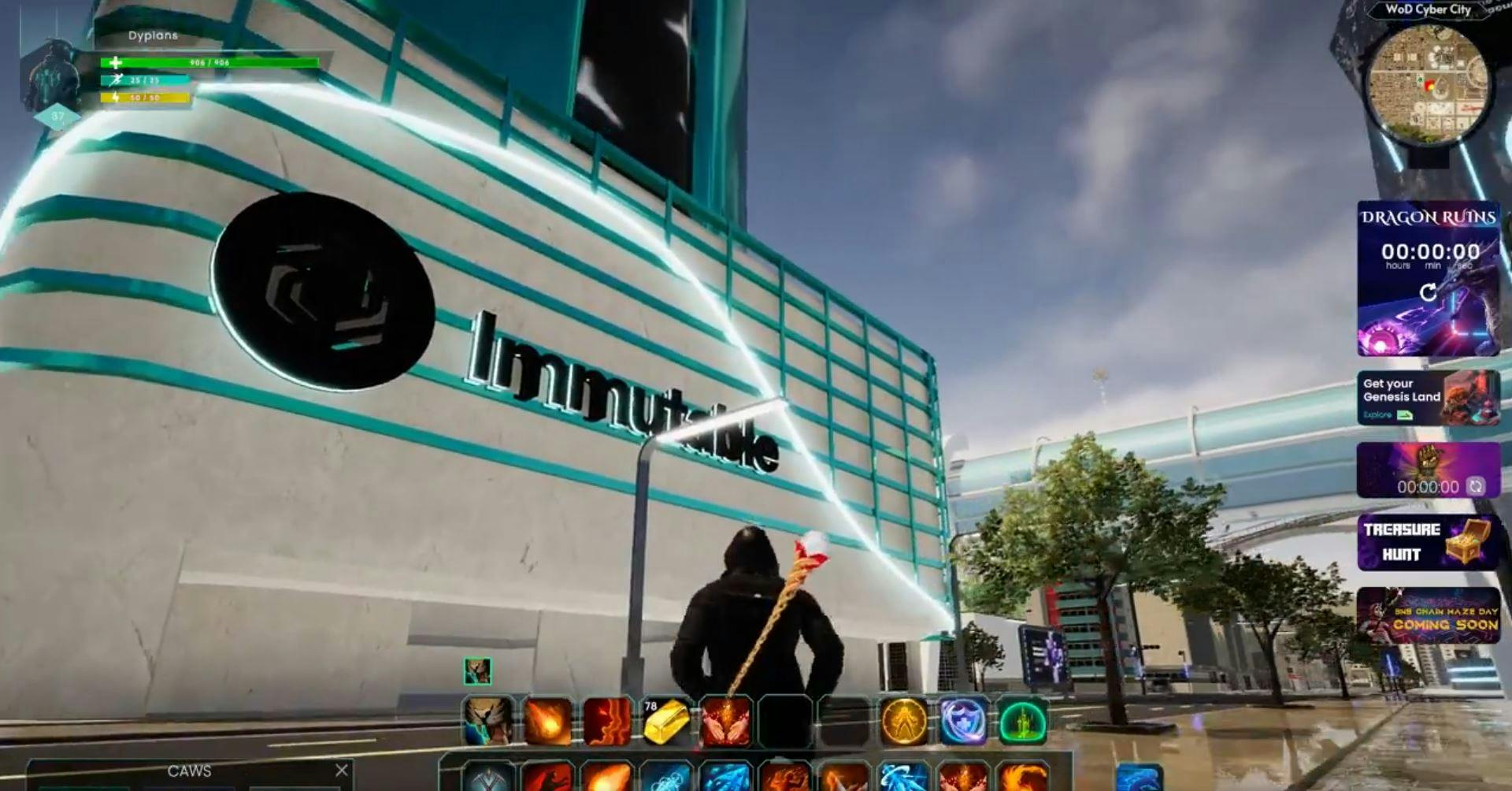This screenshot has width=1512, height=791.
Task: Select the winged helmet item in the hotbar
Action: (488, 721)
